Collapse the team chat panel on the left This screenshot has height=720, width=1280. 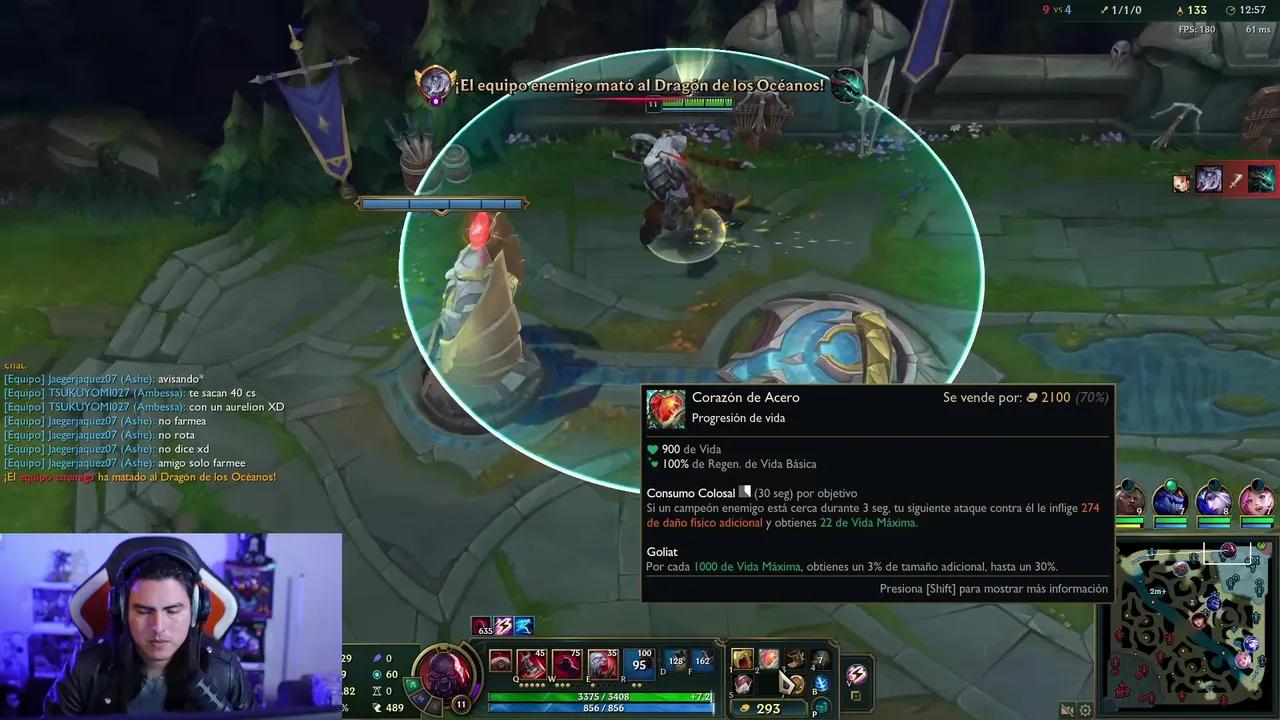14,365
